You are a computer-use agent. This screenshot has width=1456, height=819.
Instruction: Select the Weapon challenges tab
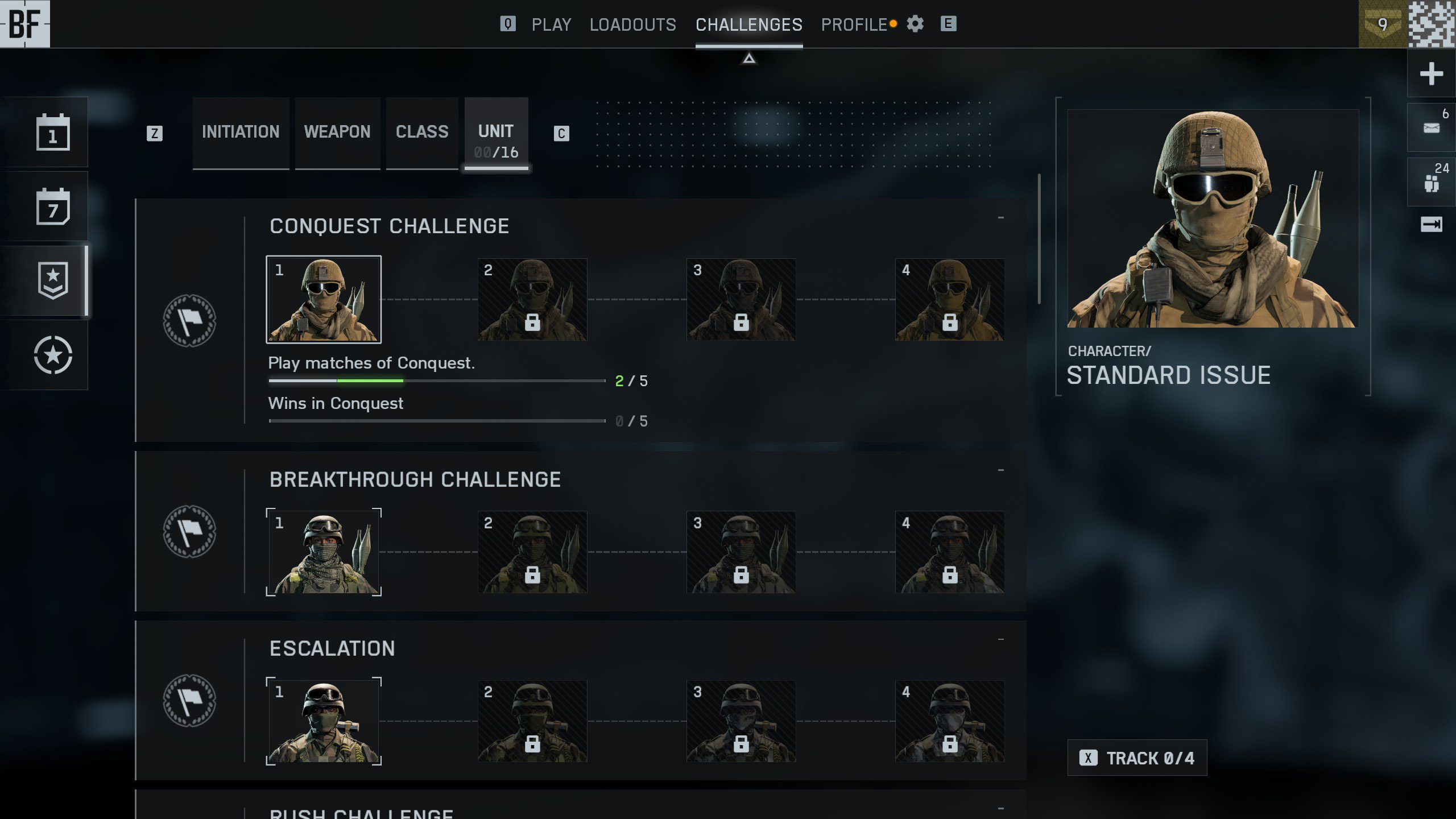pos(337,132)
